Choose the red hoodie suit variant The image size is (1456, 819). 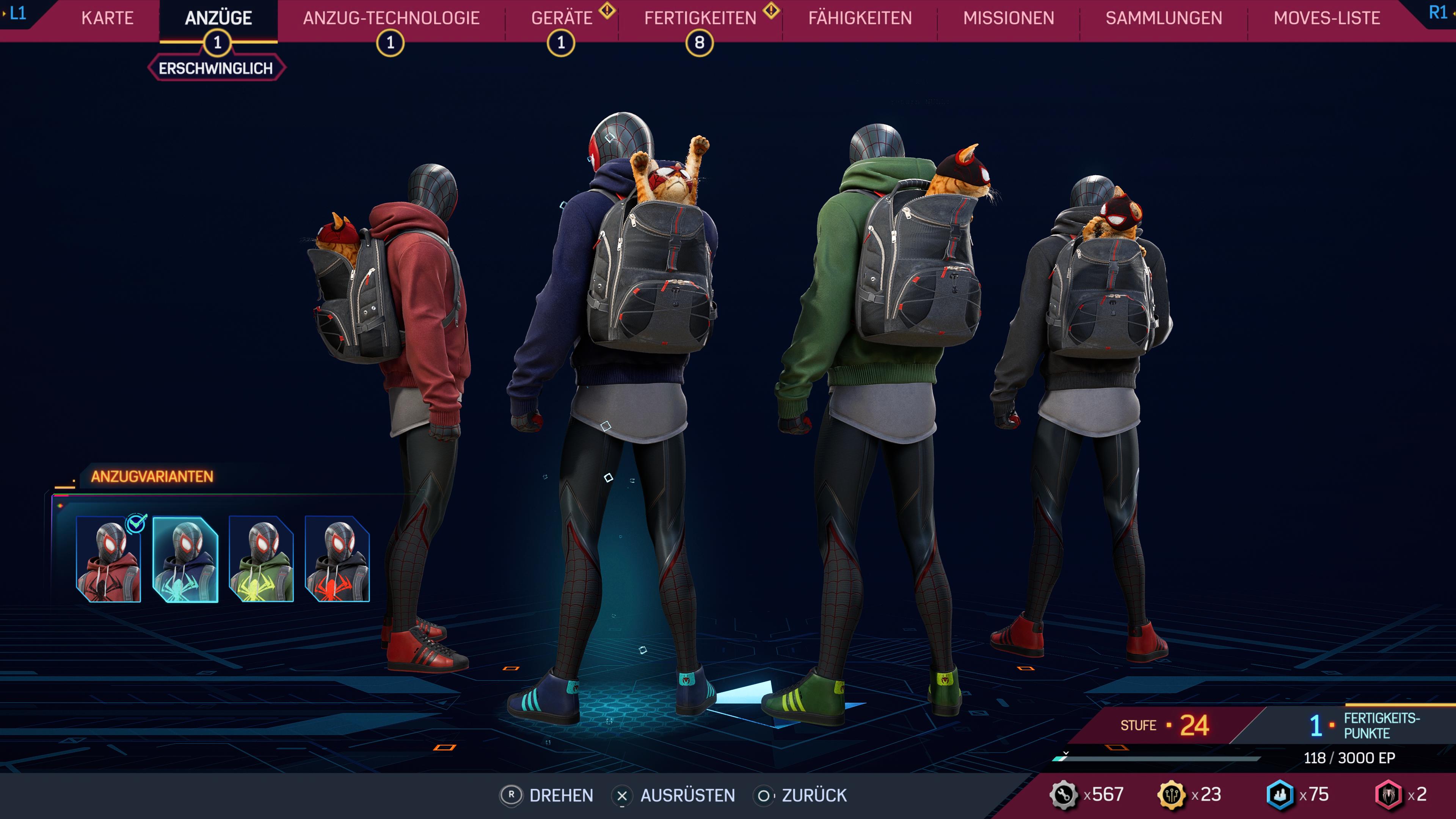click(108, 559)
